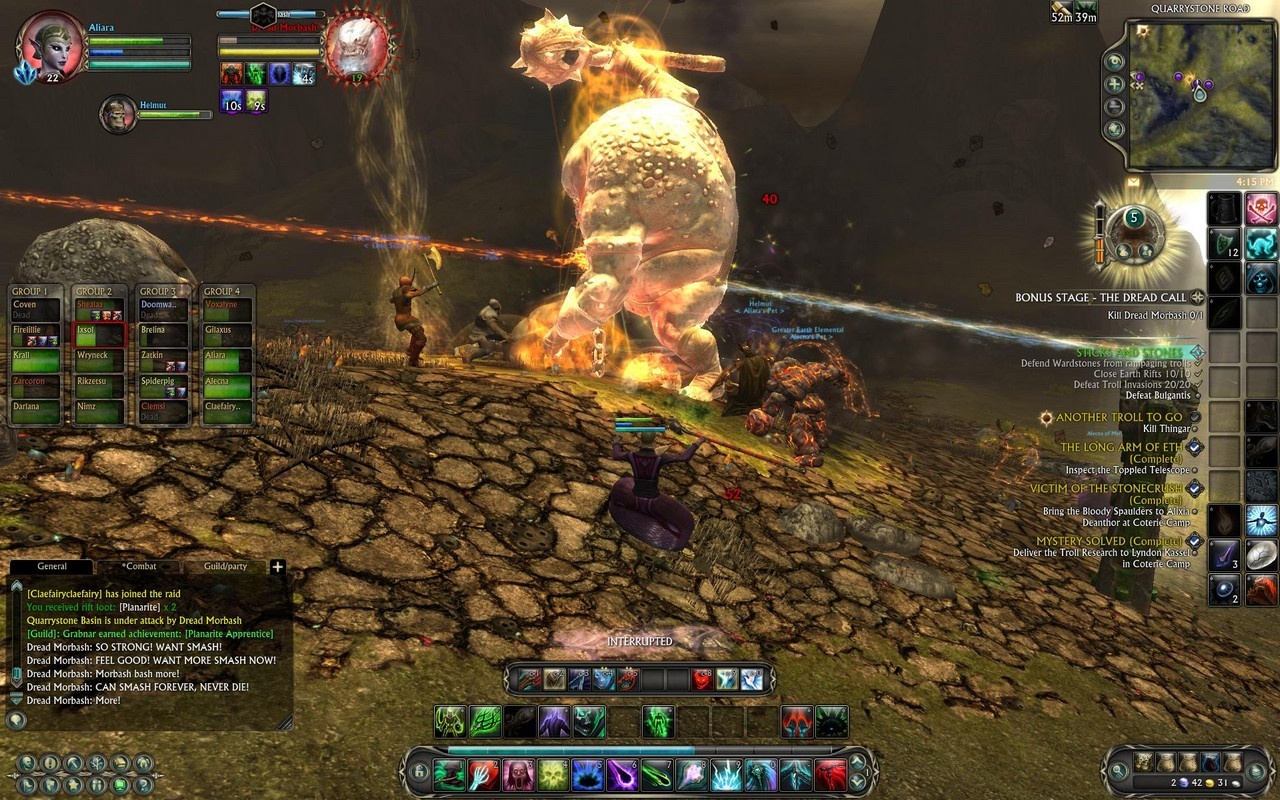Screen dimensions: 1280x800
Task: Open the mail envelope icon below minimap
Action: 1133,182
